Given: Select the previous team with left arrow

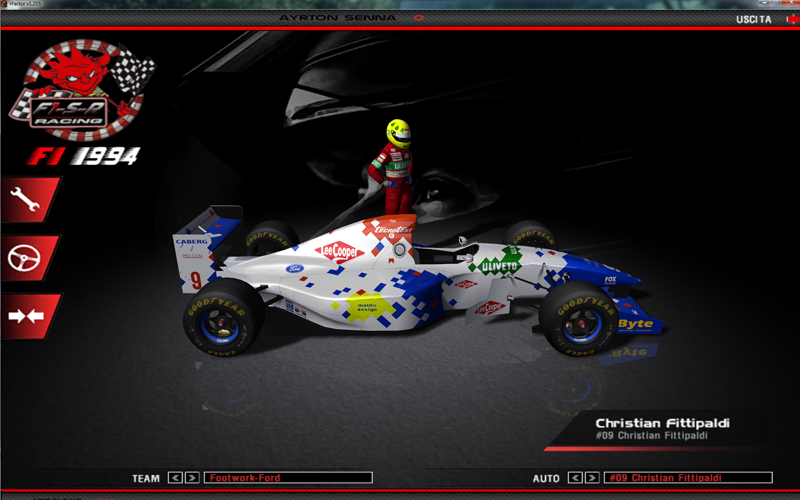Looking at the screenshot, I should tap(175, 478).
